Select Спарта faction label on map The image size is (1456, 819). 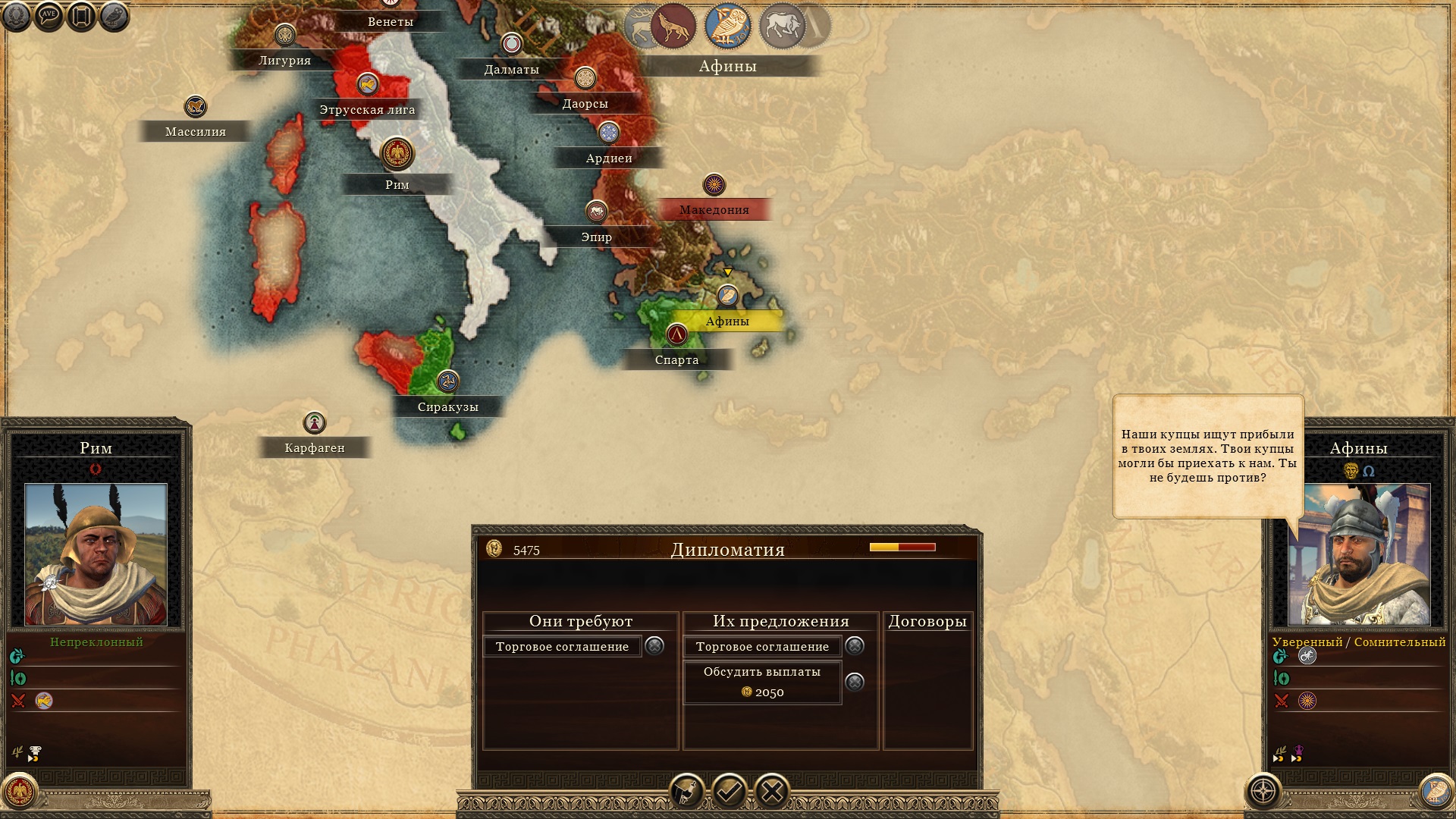tap(676, 359)
